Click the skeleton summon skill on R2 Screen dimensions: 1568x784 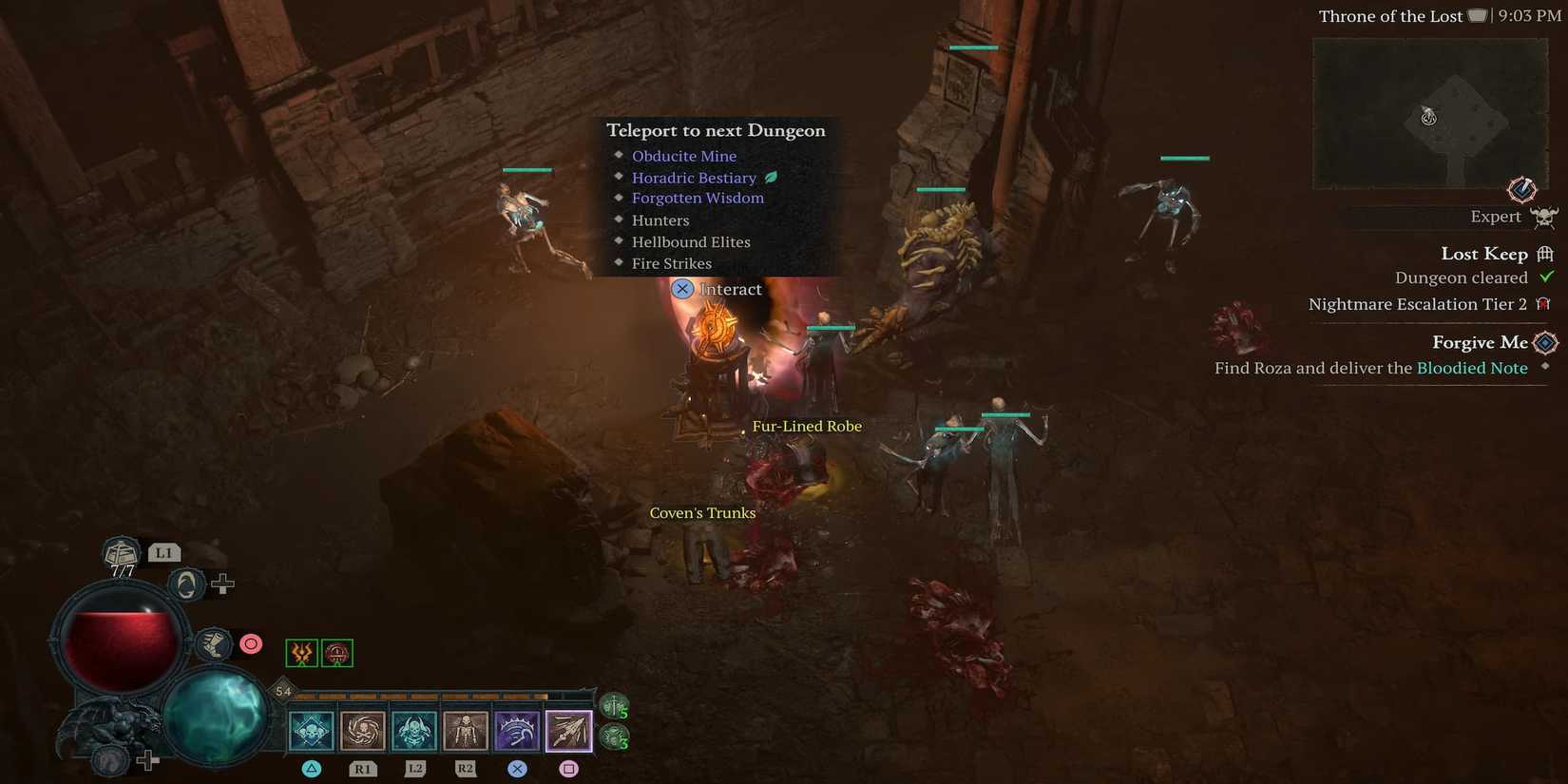tap(465, 730)
